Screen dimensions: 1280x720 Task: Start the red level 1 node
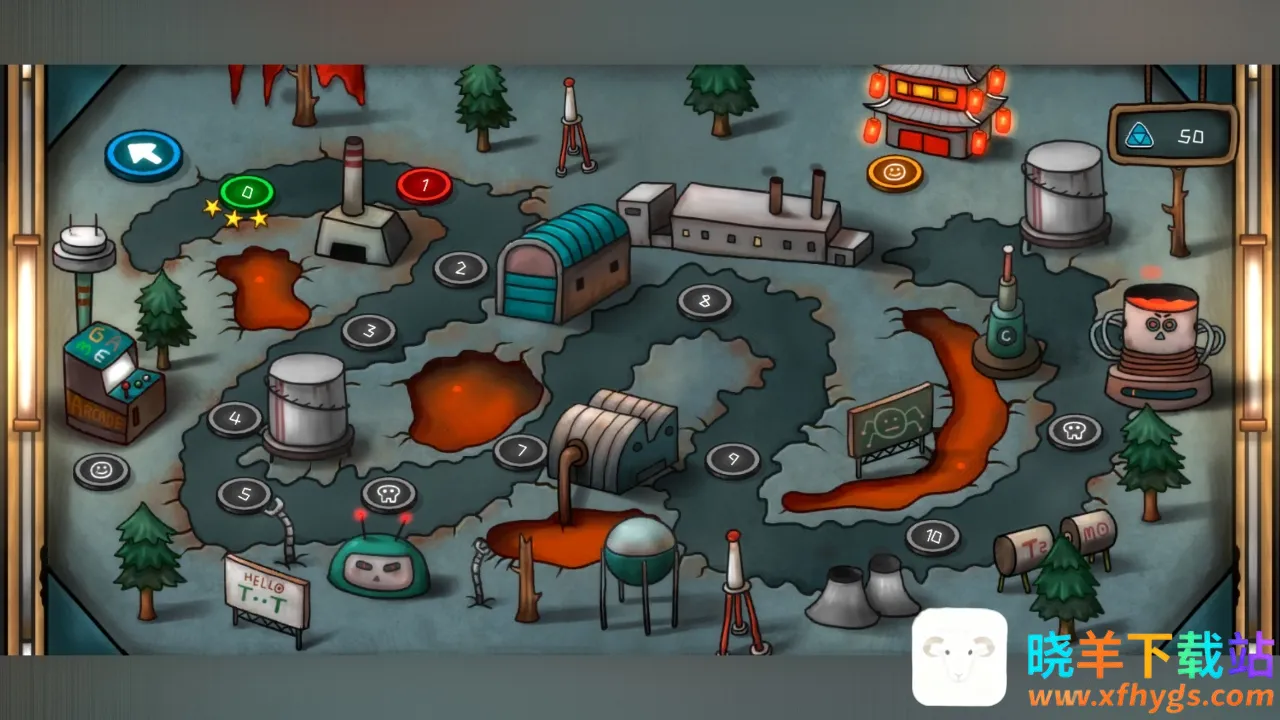(x=424, y=184)
